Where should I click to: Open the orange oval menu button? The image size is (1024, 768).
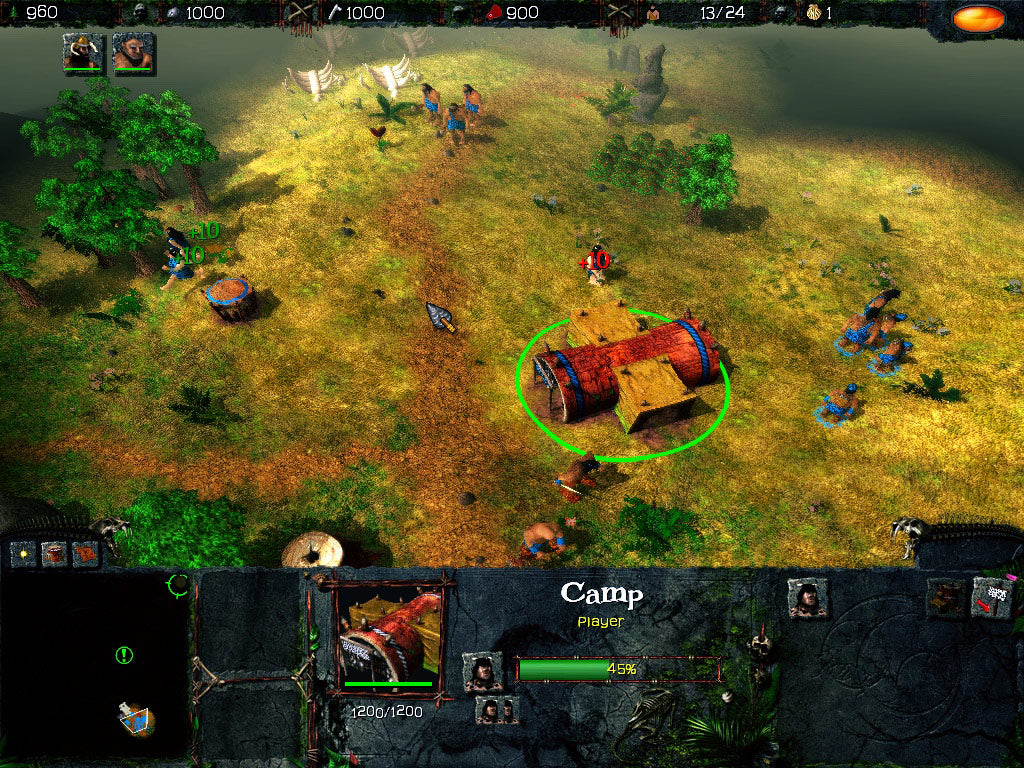point(978,18)
